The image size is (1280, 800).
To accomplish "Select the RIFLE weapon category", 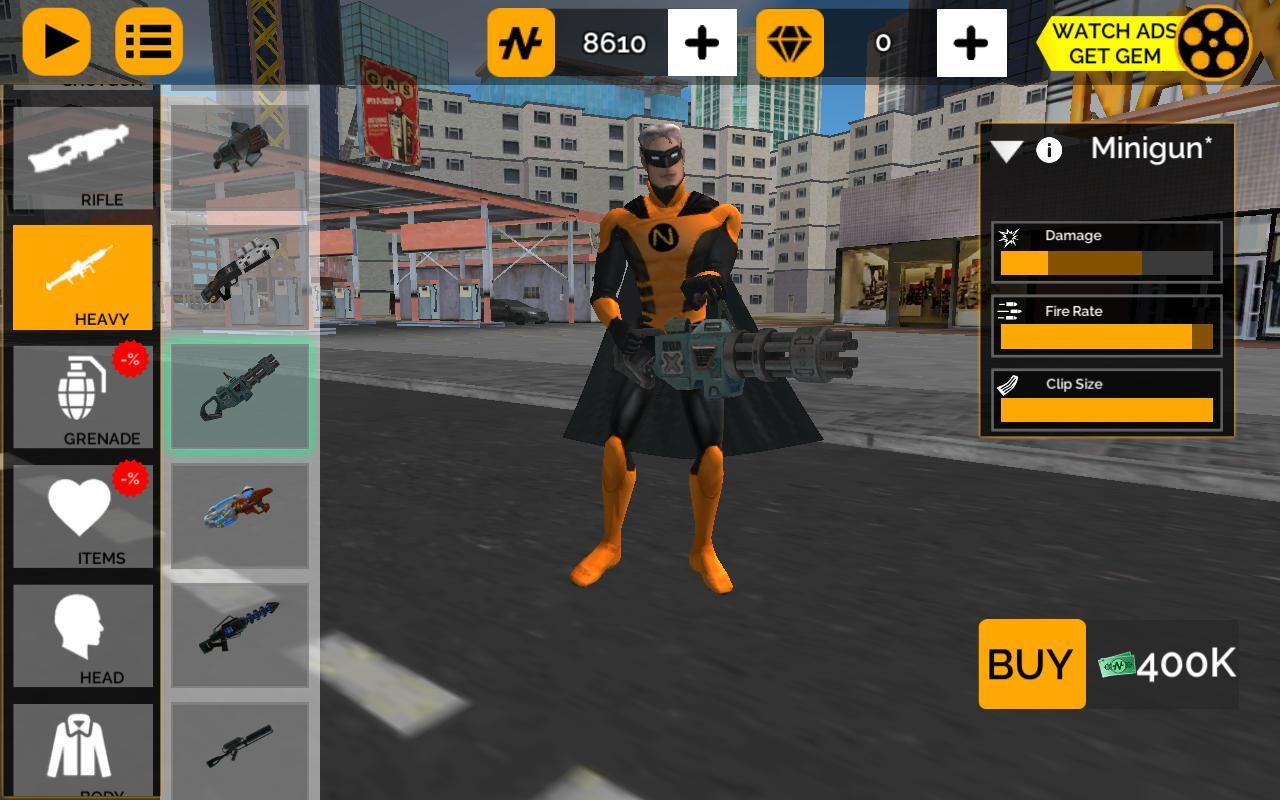I will (82, 160).
